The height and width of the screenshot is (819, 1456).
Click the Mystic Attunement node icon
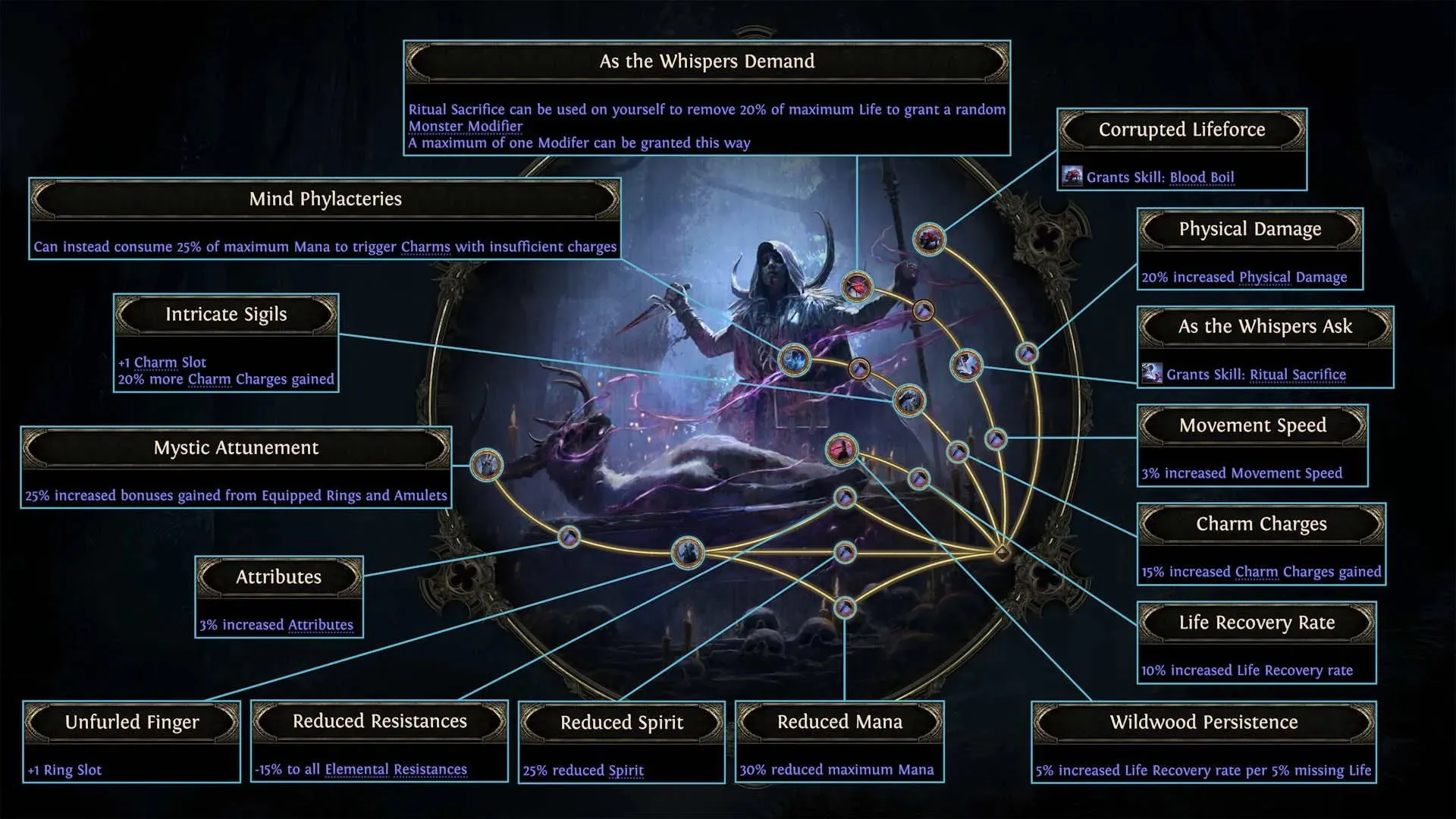487,466
